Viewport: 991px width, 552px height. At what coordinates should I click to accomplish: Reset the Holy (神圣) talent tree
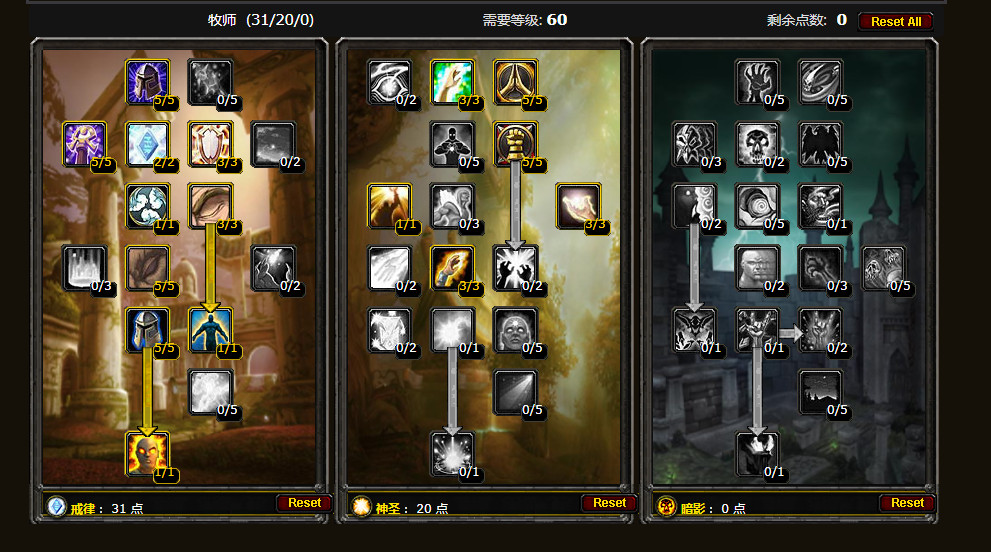[608, 503]
